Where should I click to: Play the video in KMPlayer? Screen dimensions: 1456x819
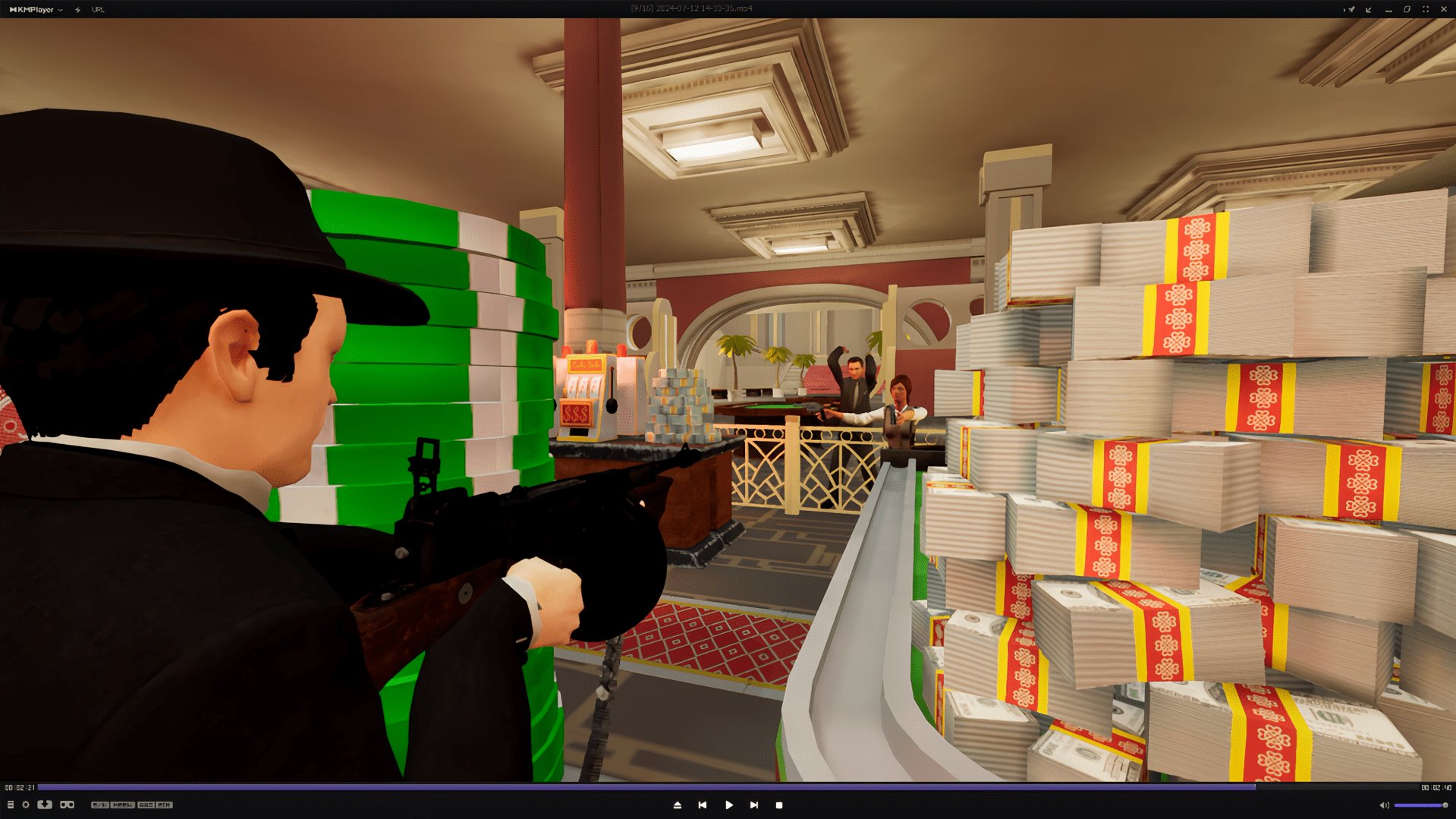point(728,805)
